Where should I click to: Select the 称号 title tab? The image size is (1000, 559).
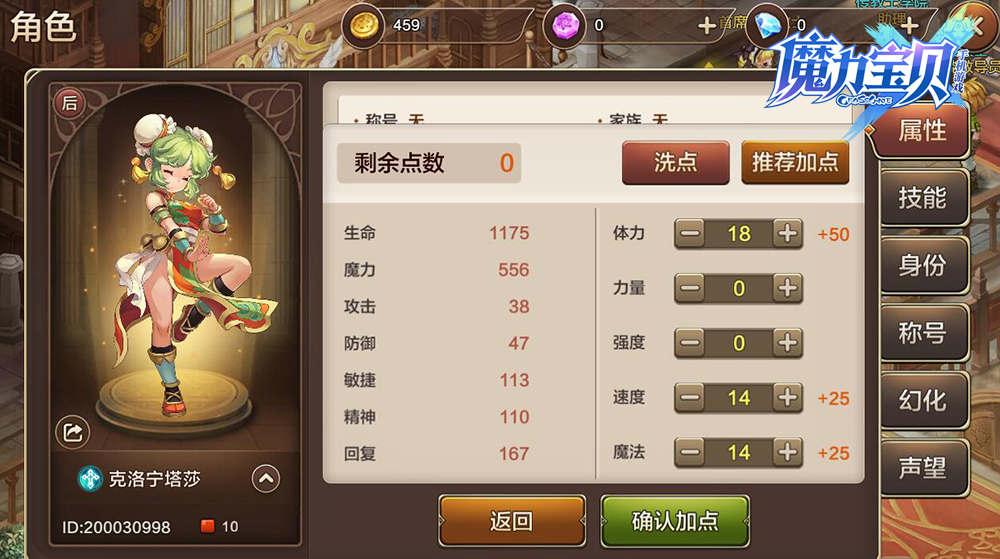(922, 333)
